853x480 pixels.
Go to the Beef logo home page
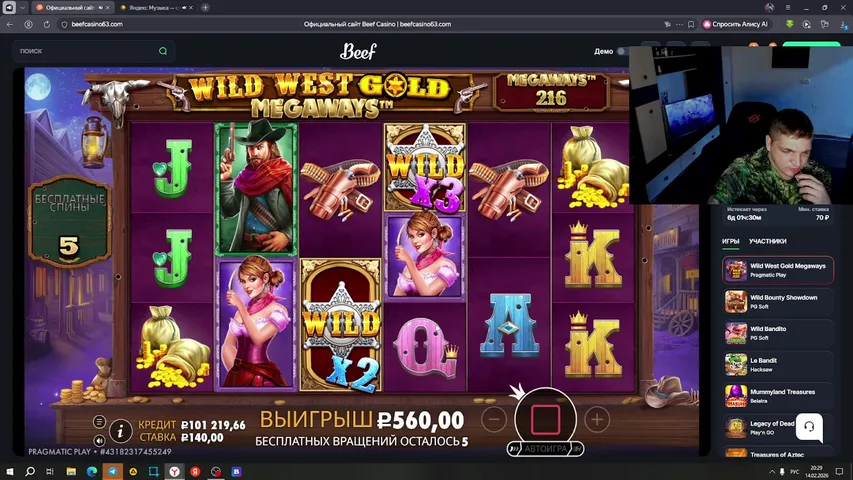358,51
